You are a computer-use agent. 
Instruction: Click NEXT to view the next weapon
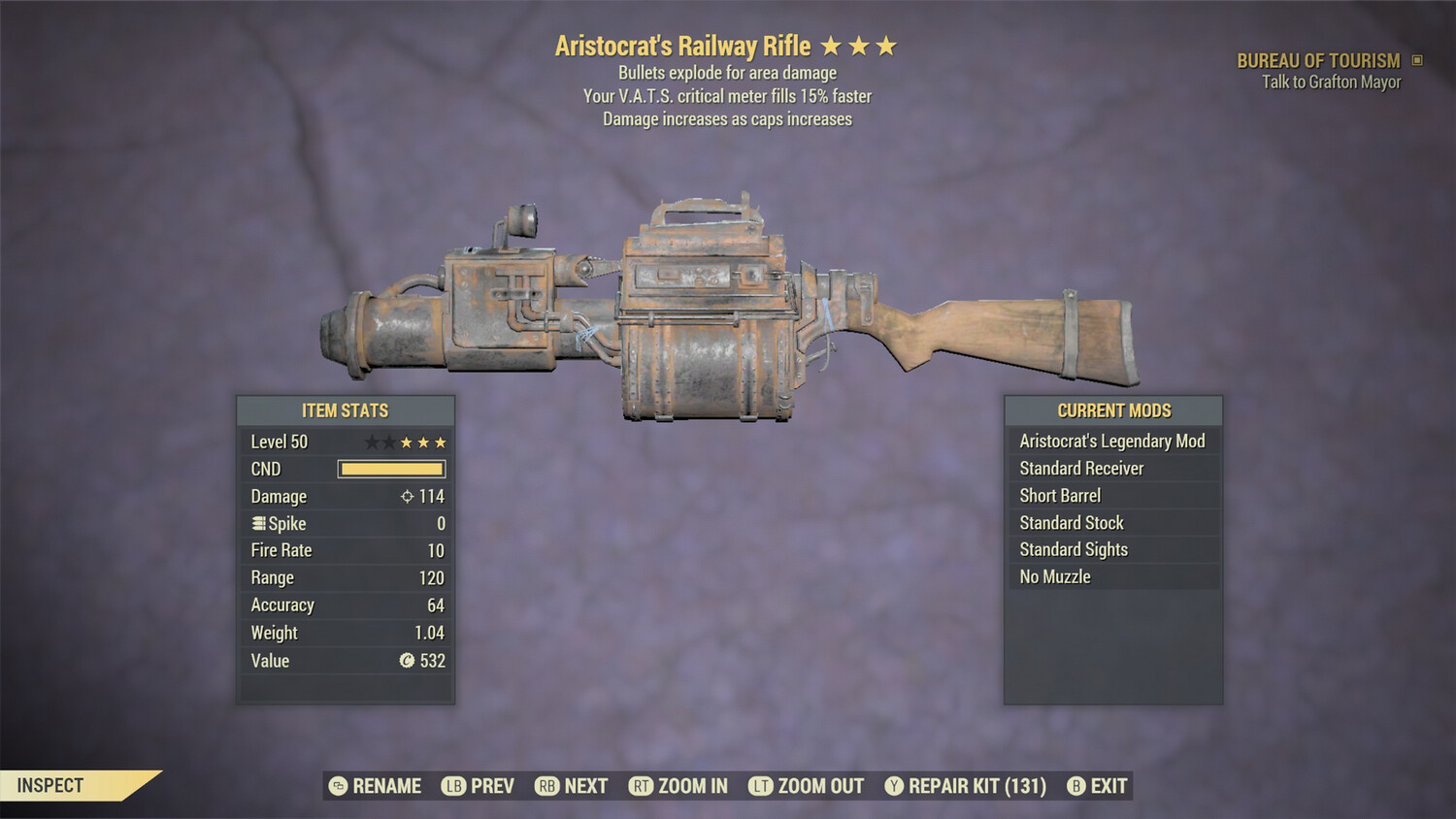[573, 786]
